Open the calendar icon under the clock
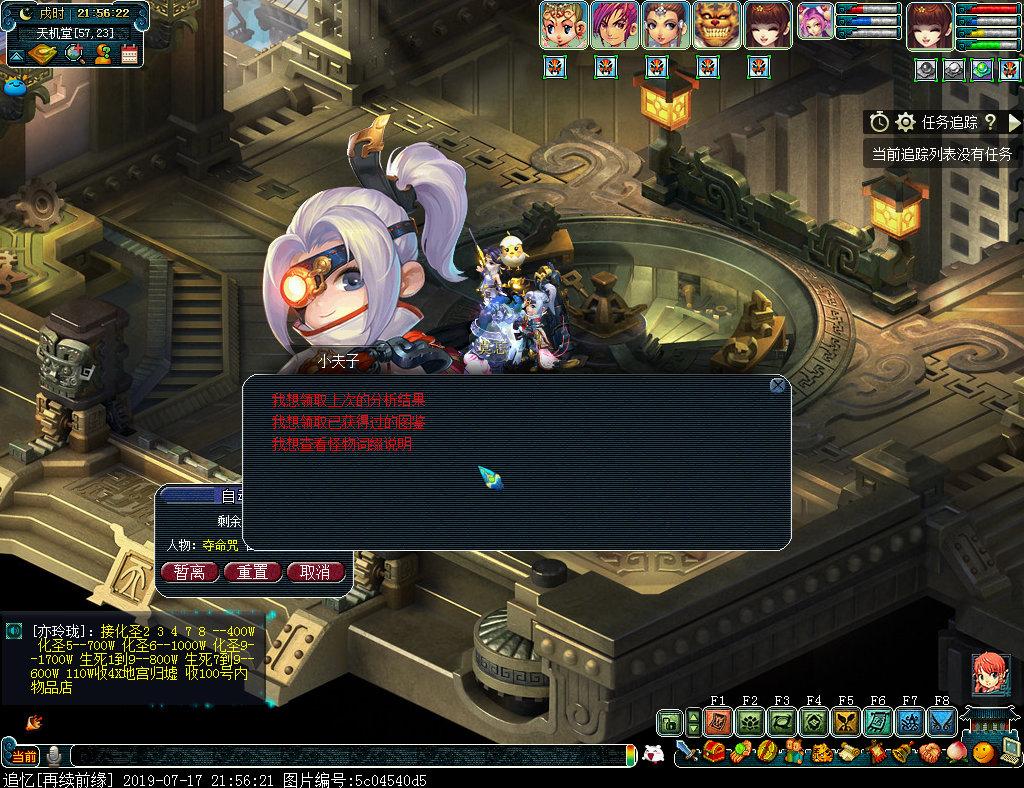 (129, 54)
